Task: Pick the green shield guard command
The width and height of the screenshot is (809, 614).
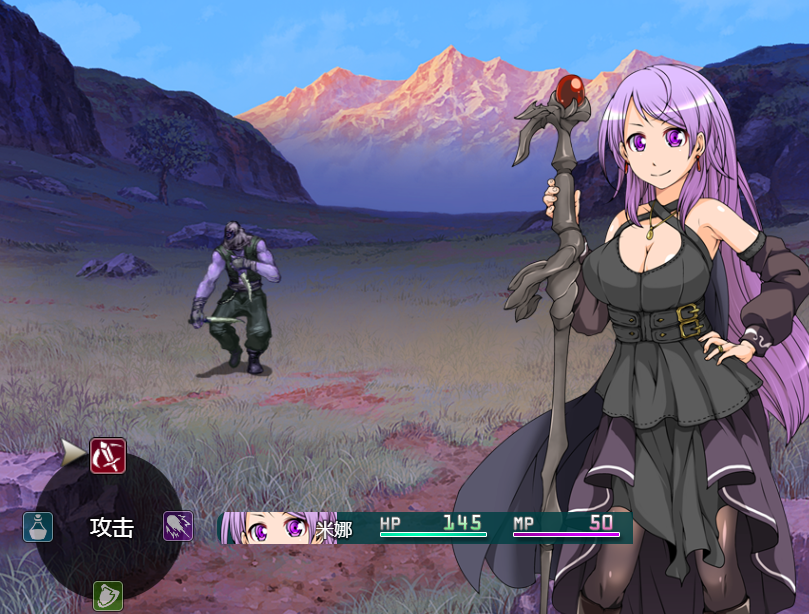Action: point(108,596)
